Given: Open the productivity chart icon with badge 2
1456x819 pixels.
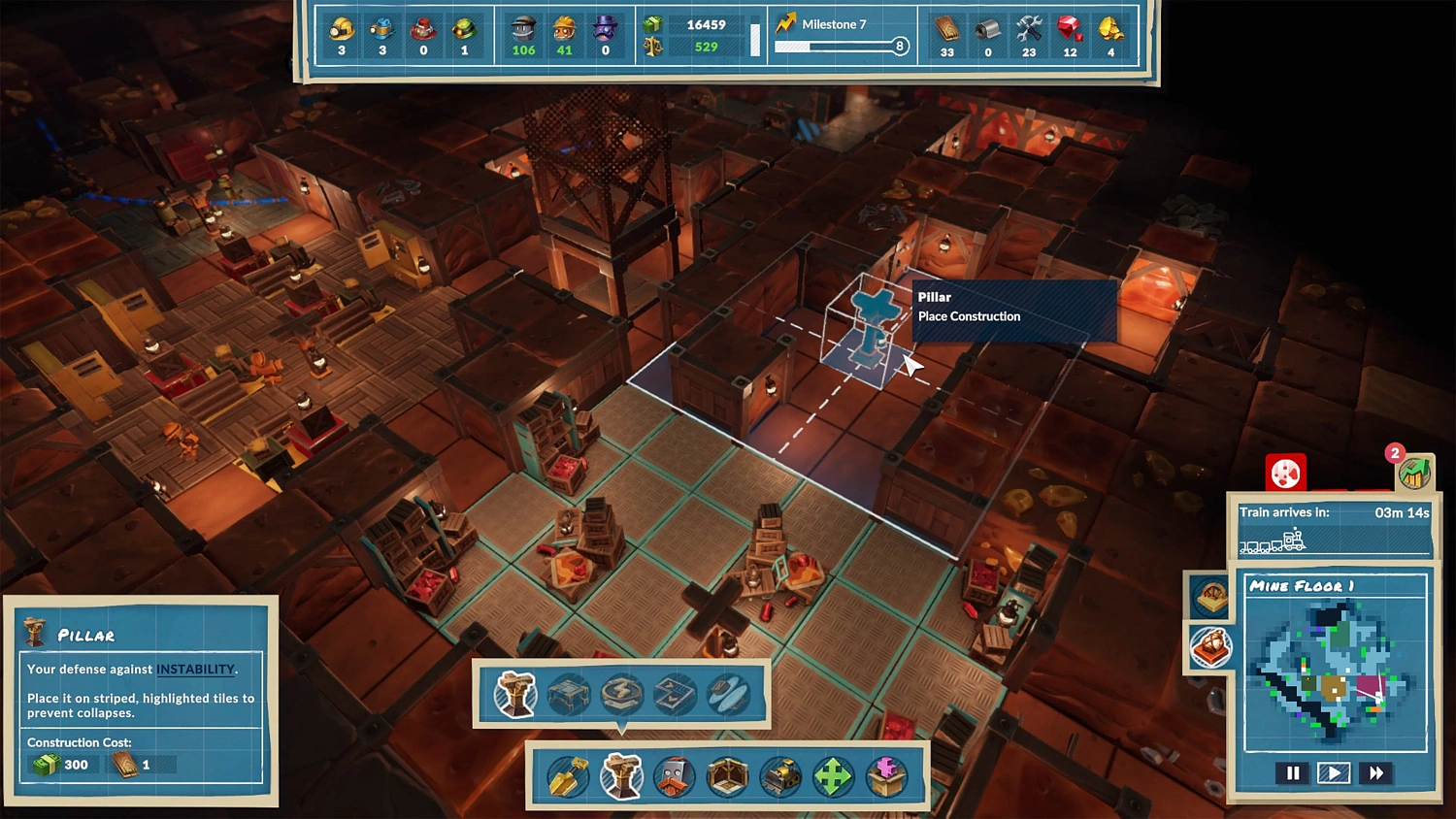Looking at the screenshot, I should coord(1415,471).
